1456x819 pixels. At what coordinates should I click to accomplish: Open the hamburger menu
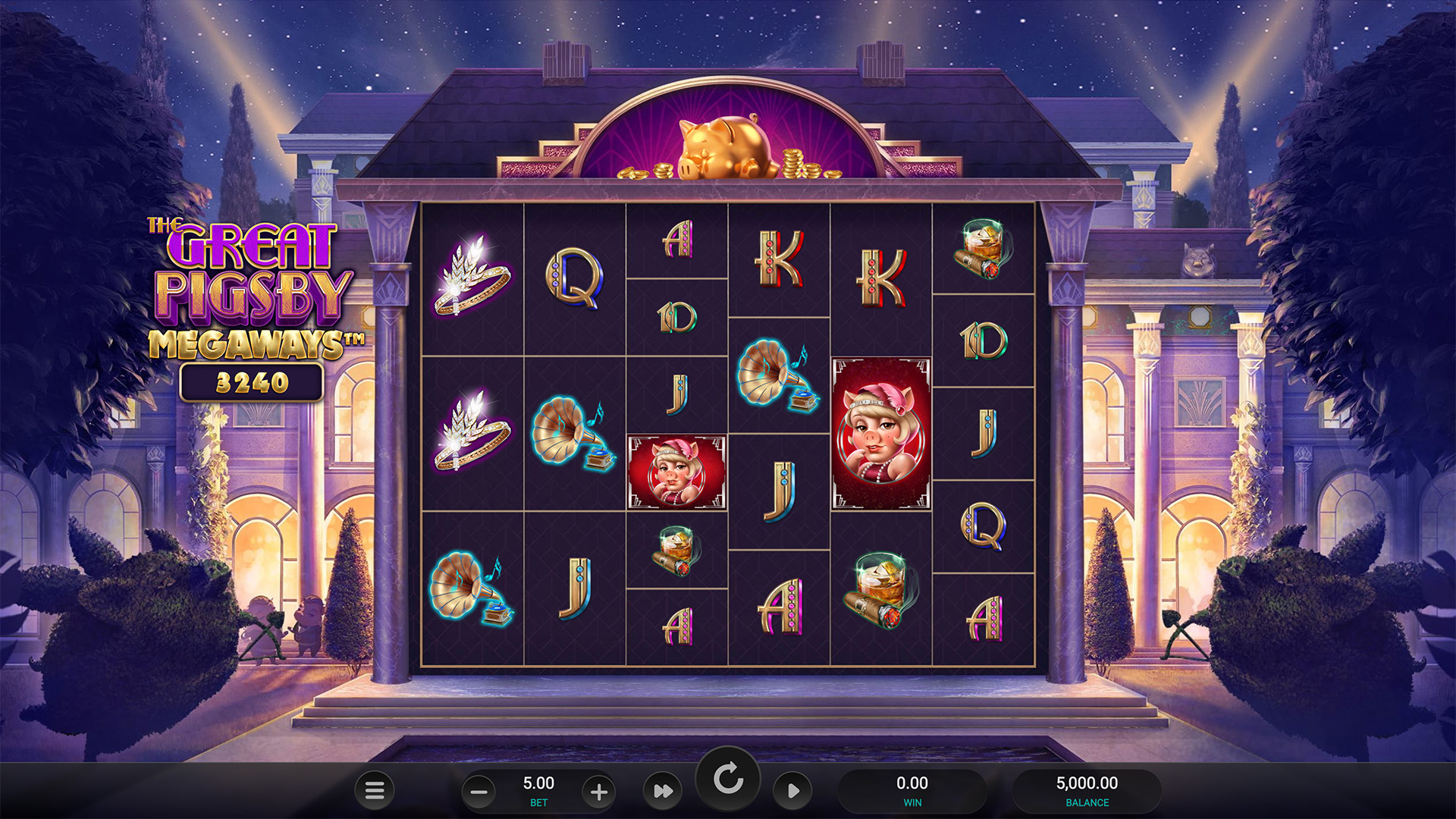[375, 791]
